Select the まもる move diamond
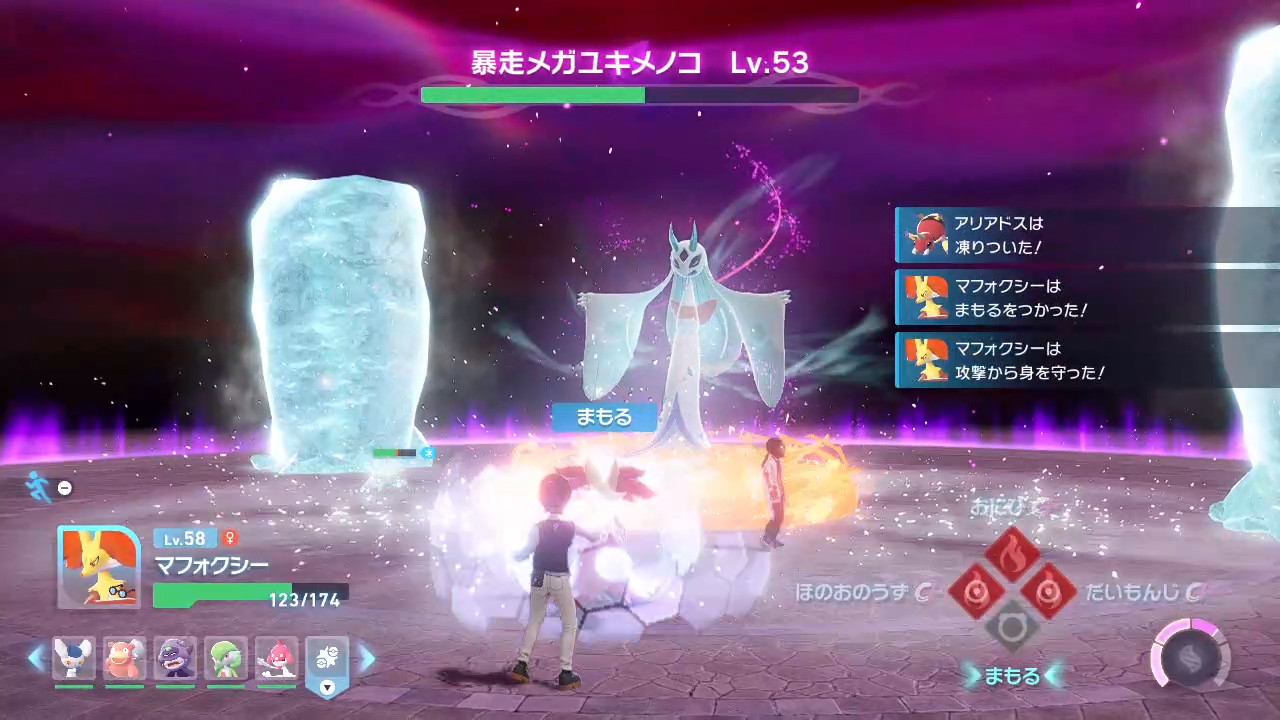Viewport: 1280px width, 720px height. [1012, 629]
